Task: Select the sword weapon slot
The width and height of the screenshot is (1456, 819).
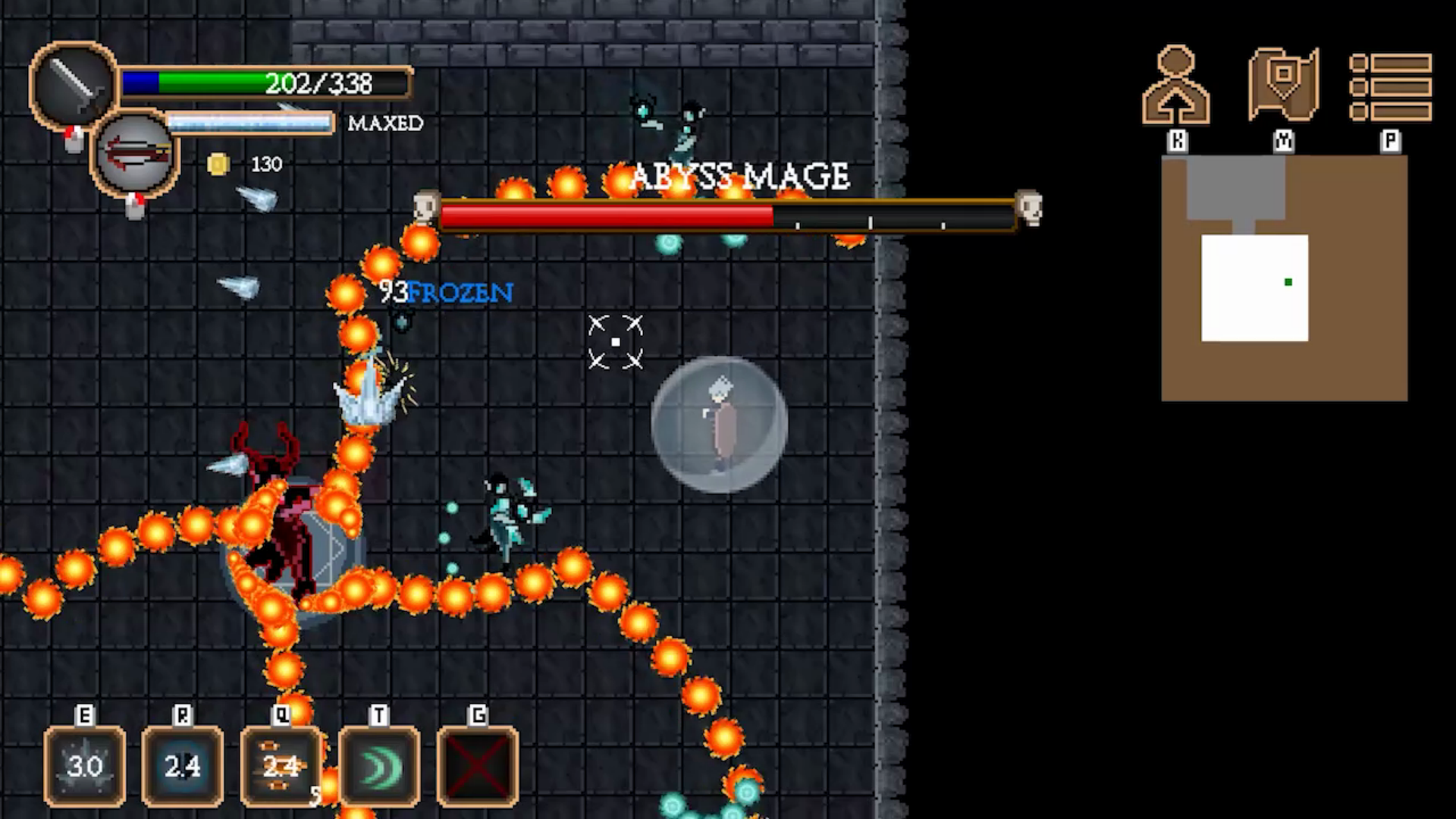Action: [74, 84]
